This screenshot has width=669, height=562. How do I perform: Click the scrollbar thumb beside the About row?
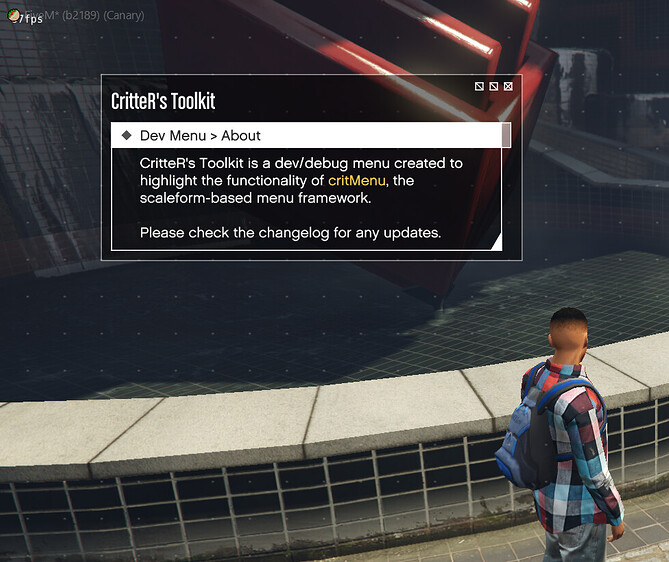coord(506,136)
